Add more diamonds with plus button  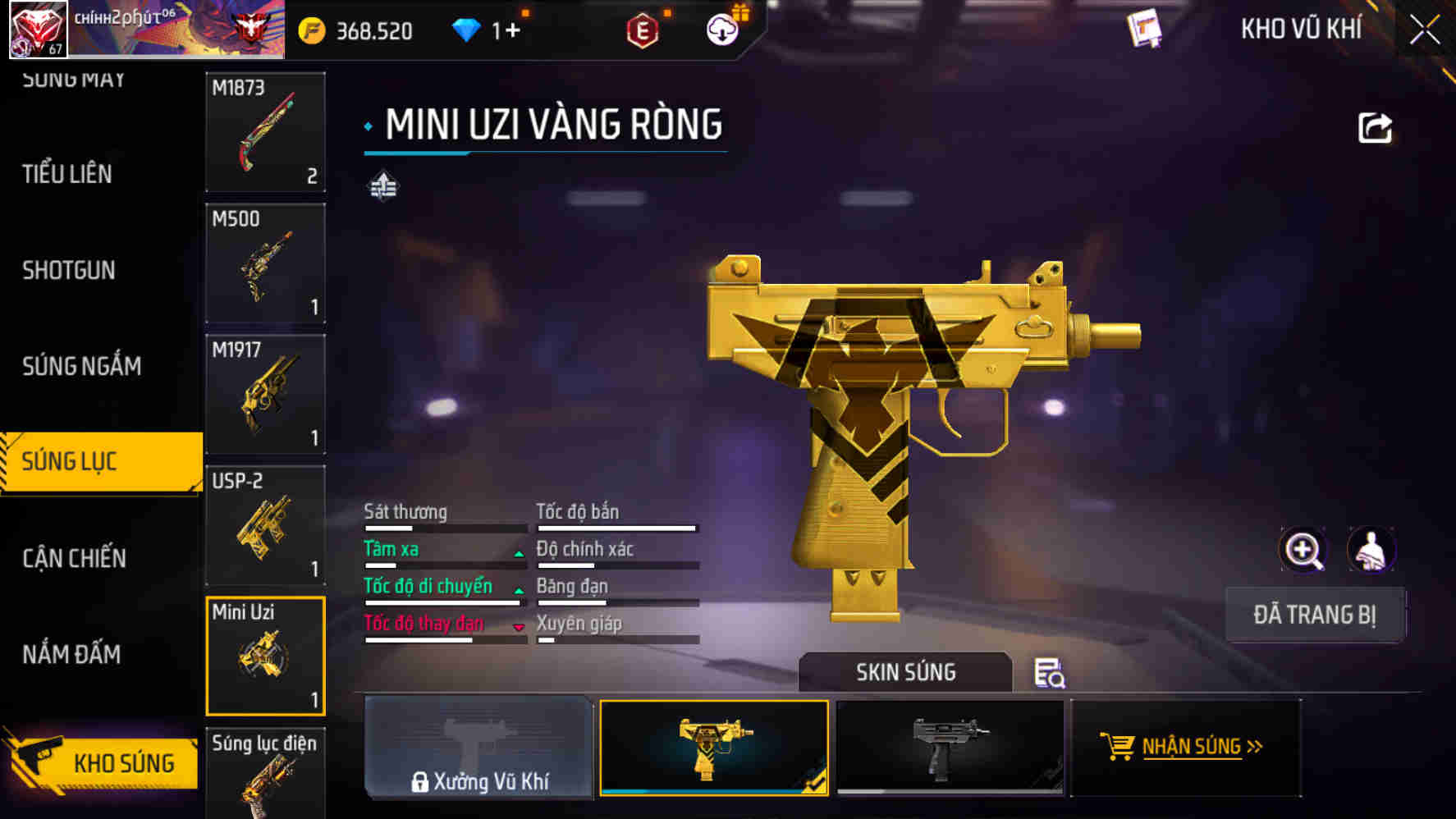513,31
